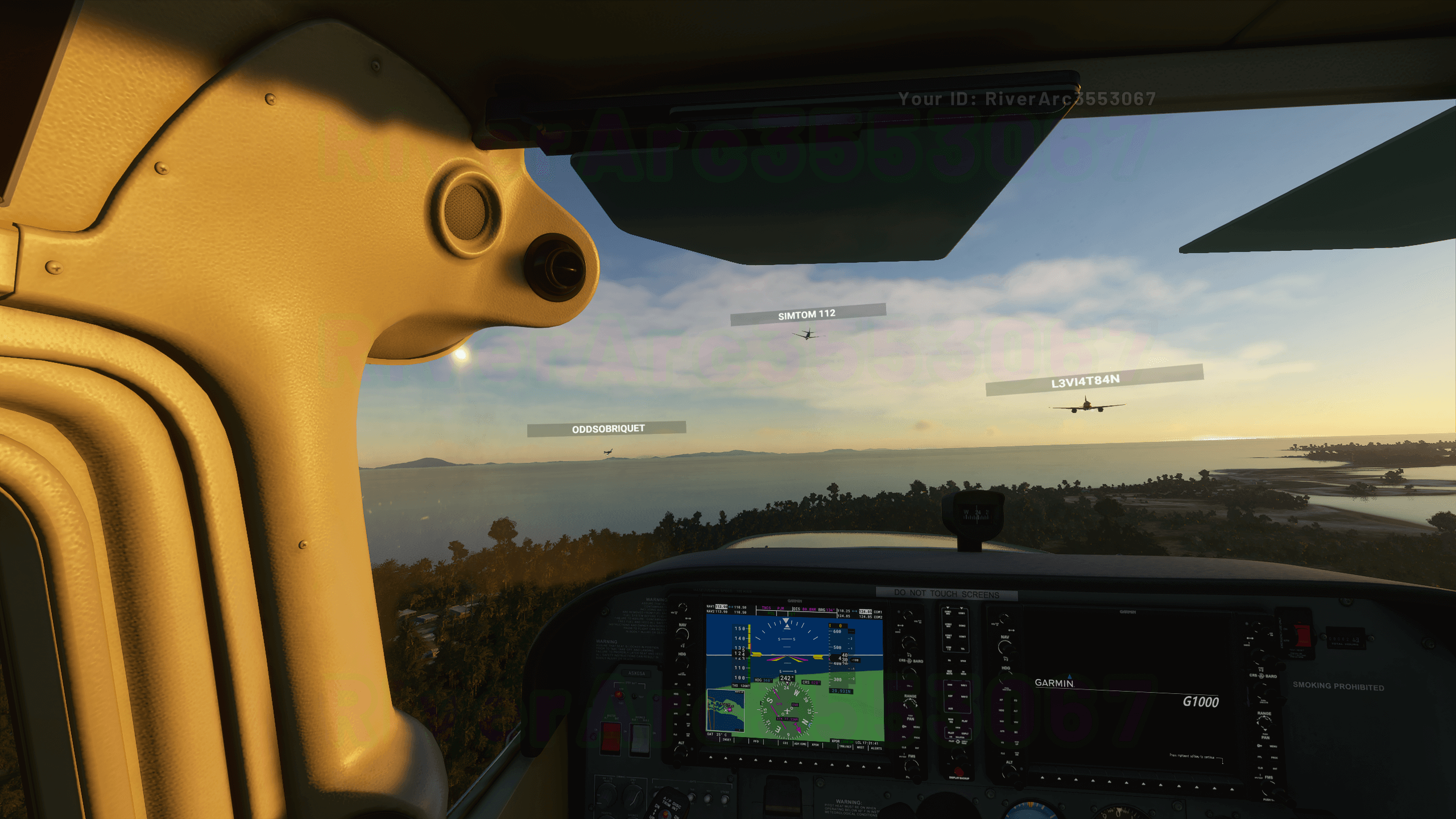Select the XPDR transponder softkey

(814, 744)
